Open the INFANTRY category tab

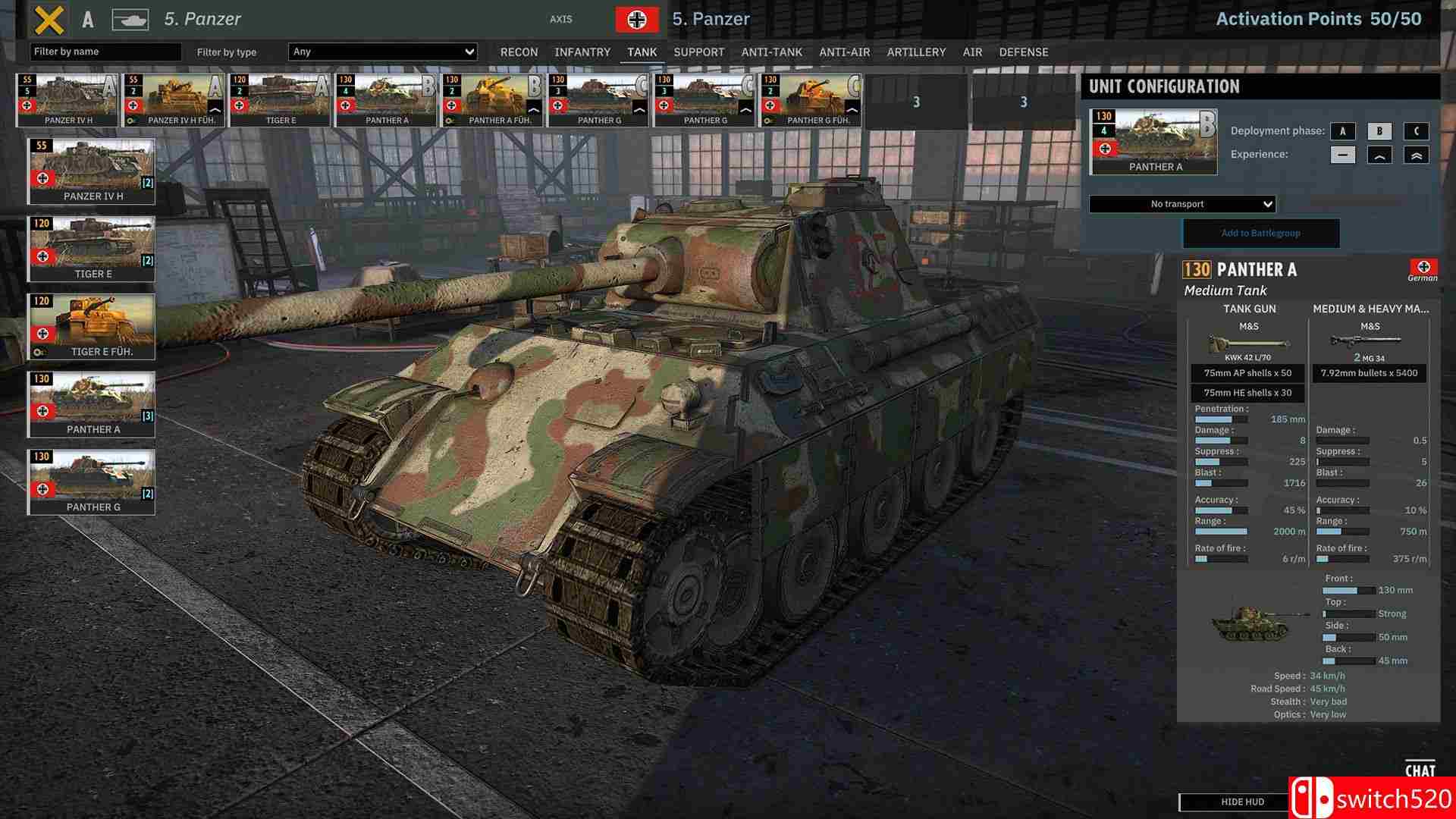click(x=582, y=52)
